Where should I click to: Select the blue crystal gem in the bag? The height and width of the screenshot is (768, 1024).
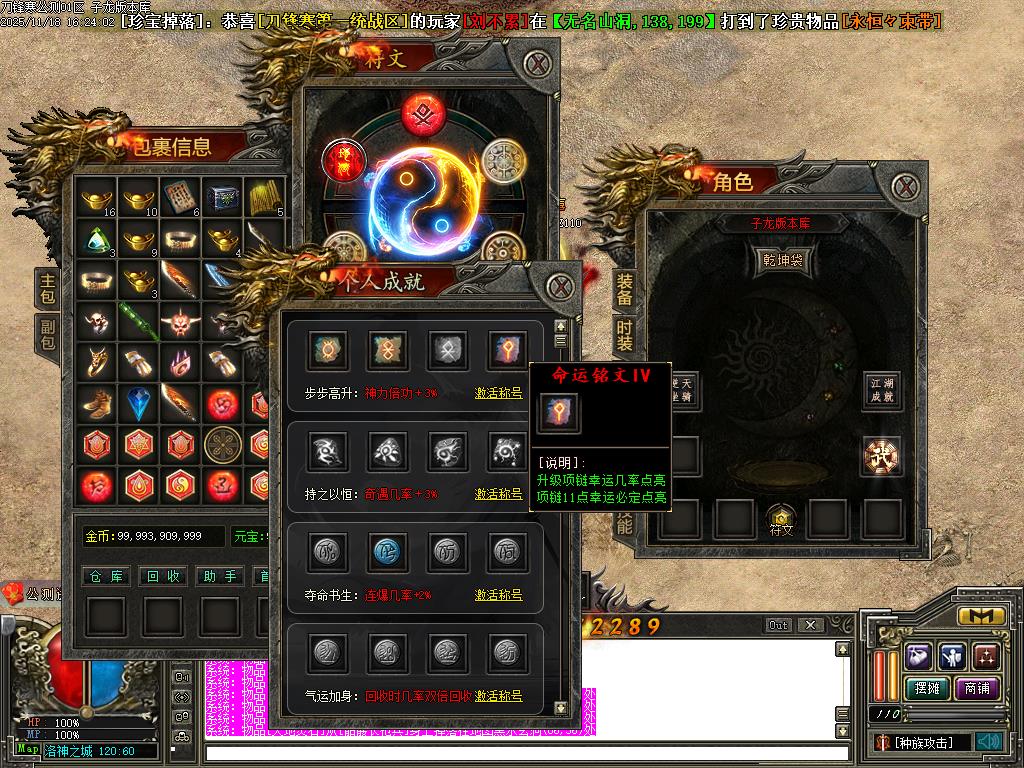pos(139,402)
